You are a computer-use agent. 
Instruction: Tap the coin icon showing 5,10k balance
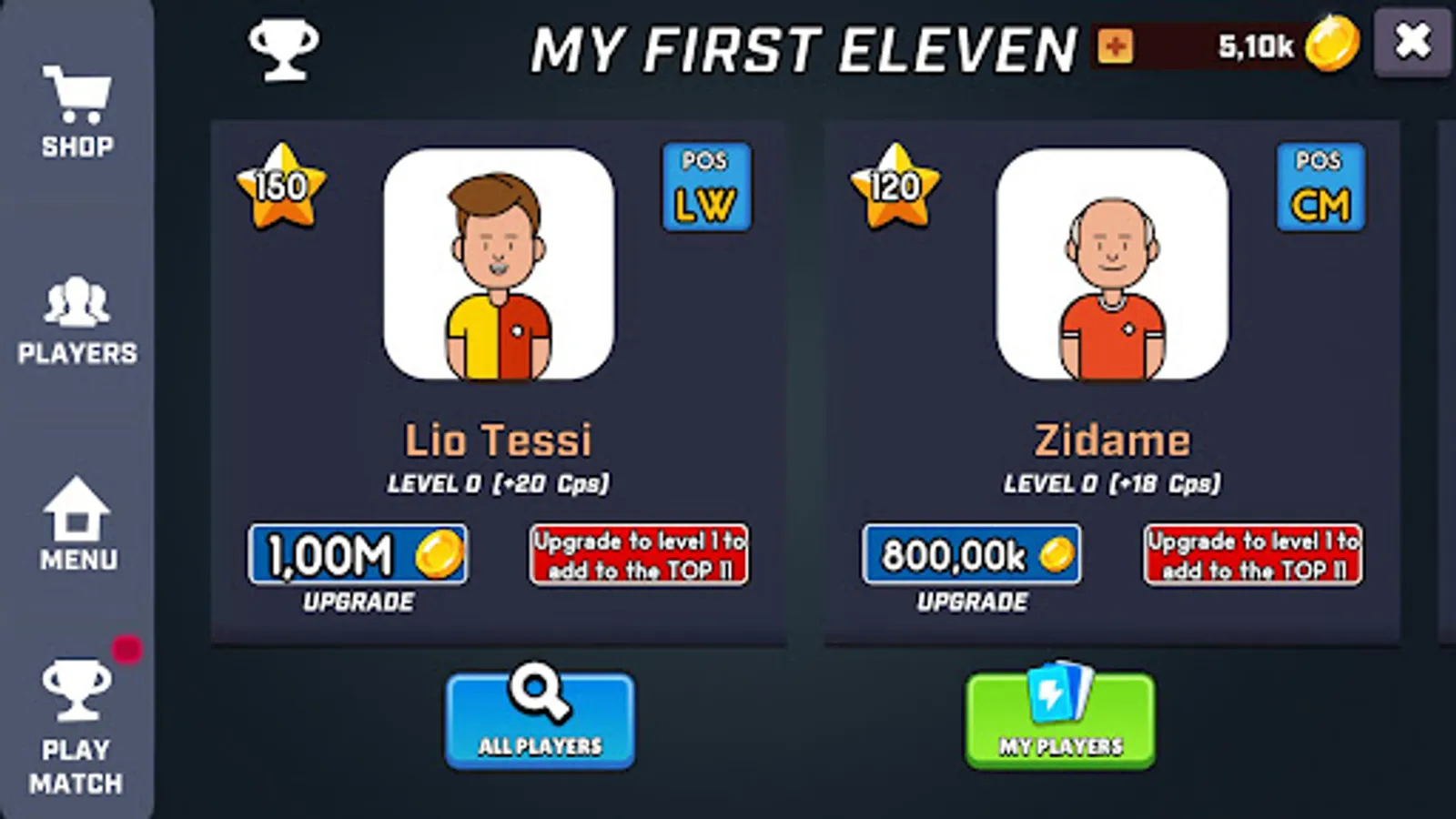click(x=1330, y=43)
